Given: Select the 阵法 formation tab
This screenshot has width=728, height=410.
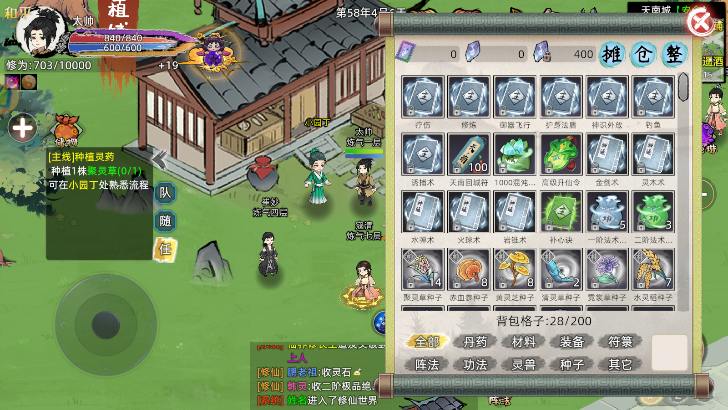Looking at the screenshot, I should [x=428, y=364].
